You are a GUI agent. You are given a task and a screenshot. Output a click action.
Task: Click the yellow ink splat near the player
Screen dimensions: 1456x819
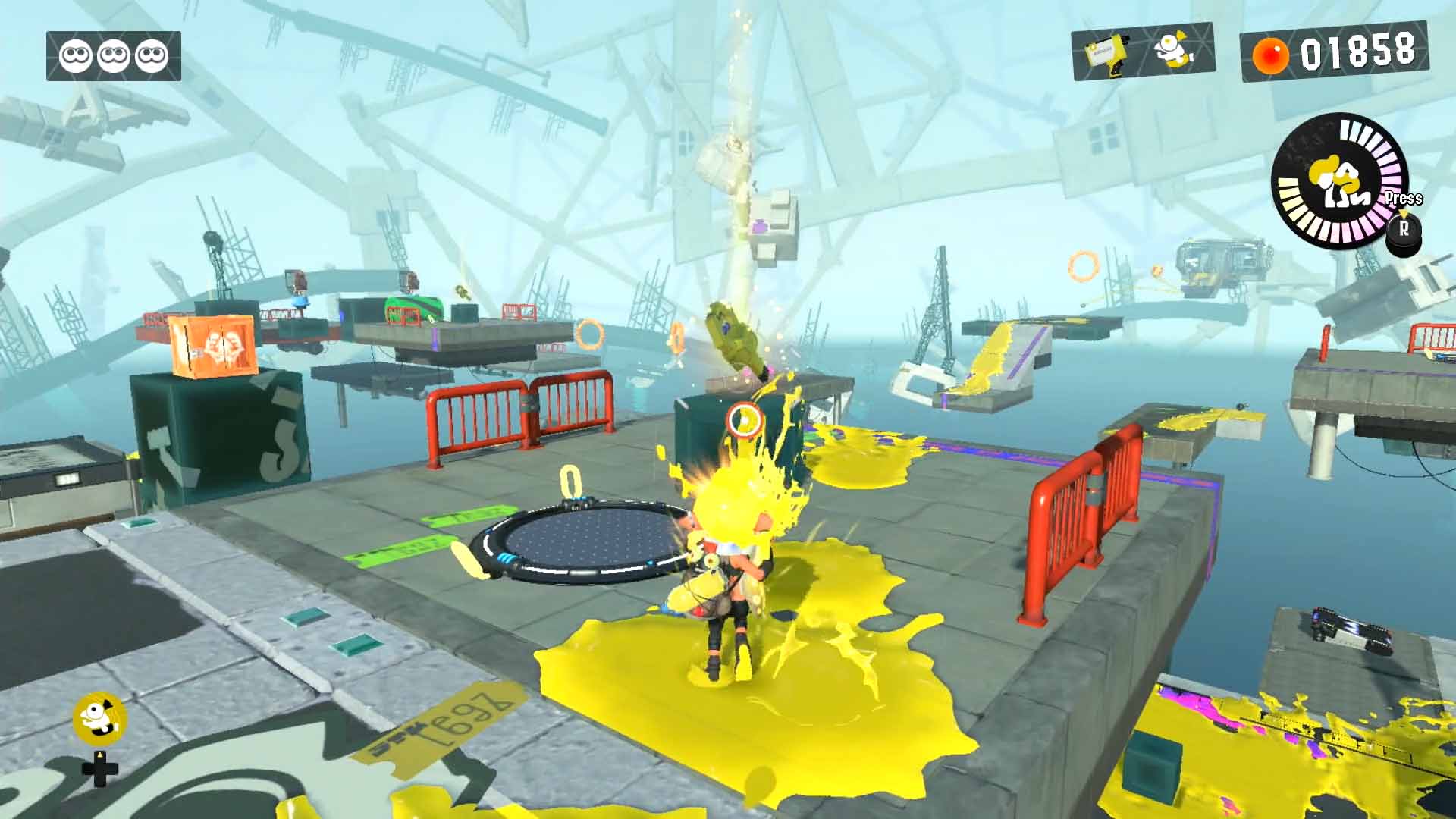819,667
